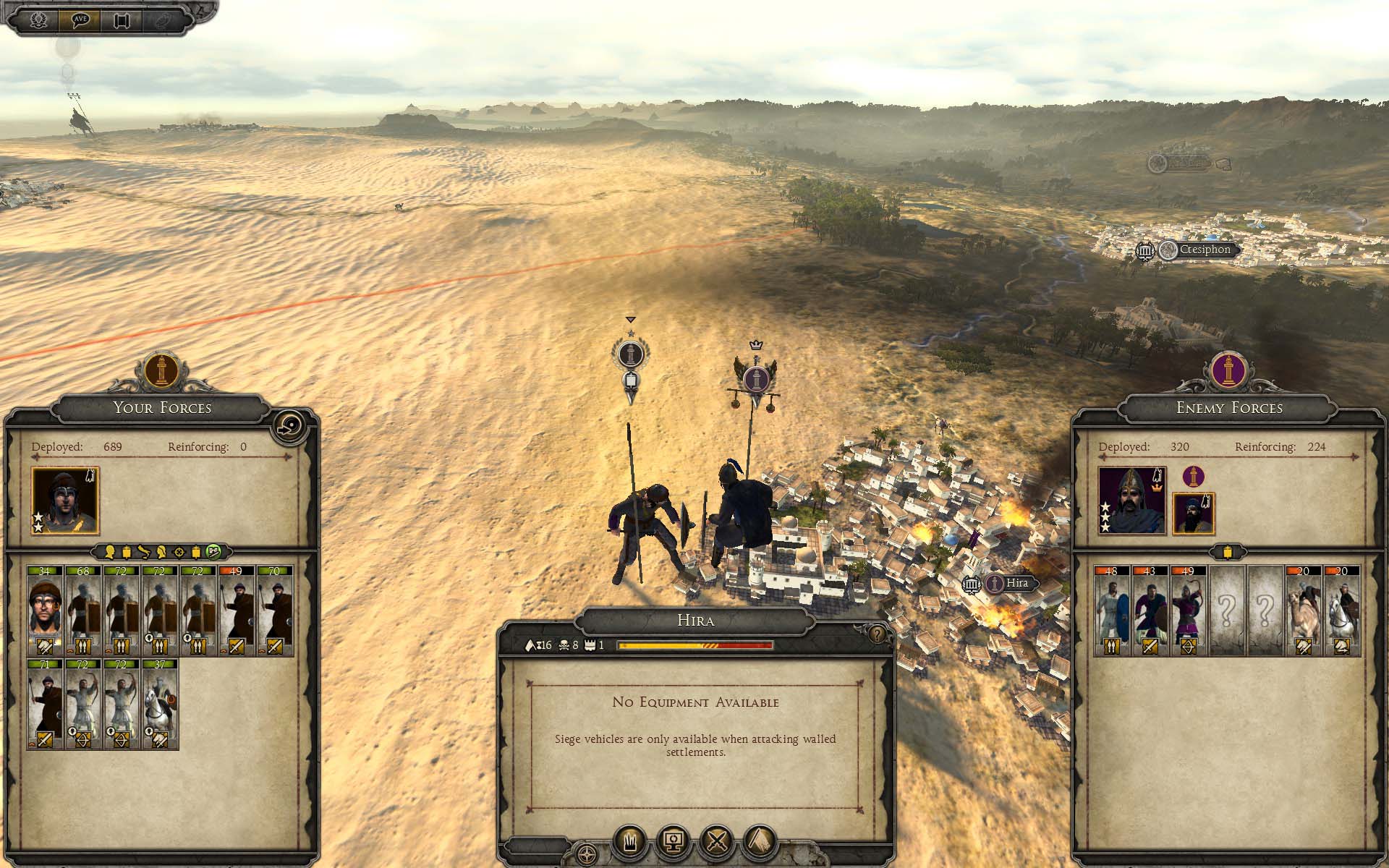Select the smaller reinforcing enemy general portrait
This screenshot has width=1389, height=868.
click(1193, 514)
